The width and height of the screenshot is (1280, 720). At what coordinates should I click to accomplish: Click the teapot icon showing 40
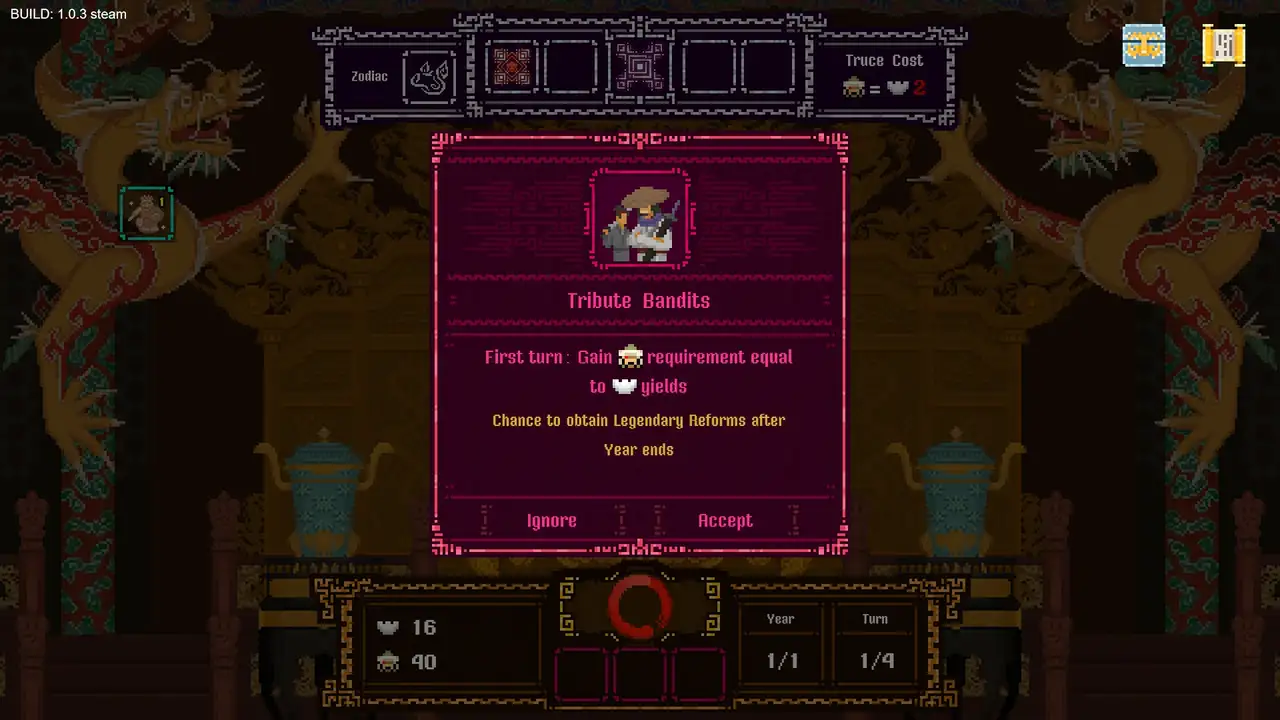click(x=388, y=661)
